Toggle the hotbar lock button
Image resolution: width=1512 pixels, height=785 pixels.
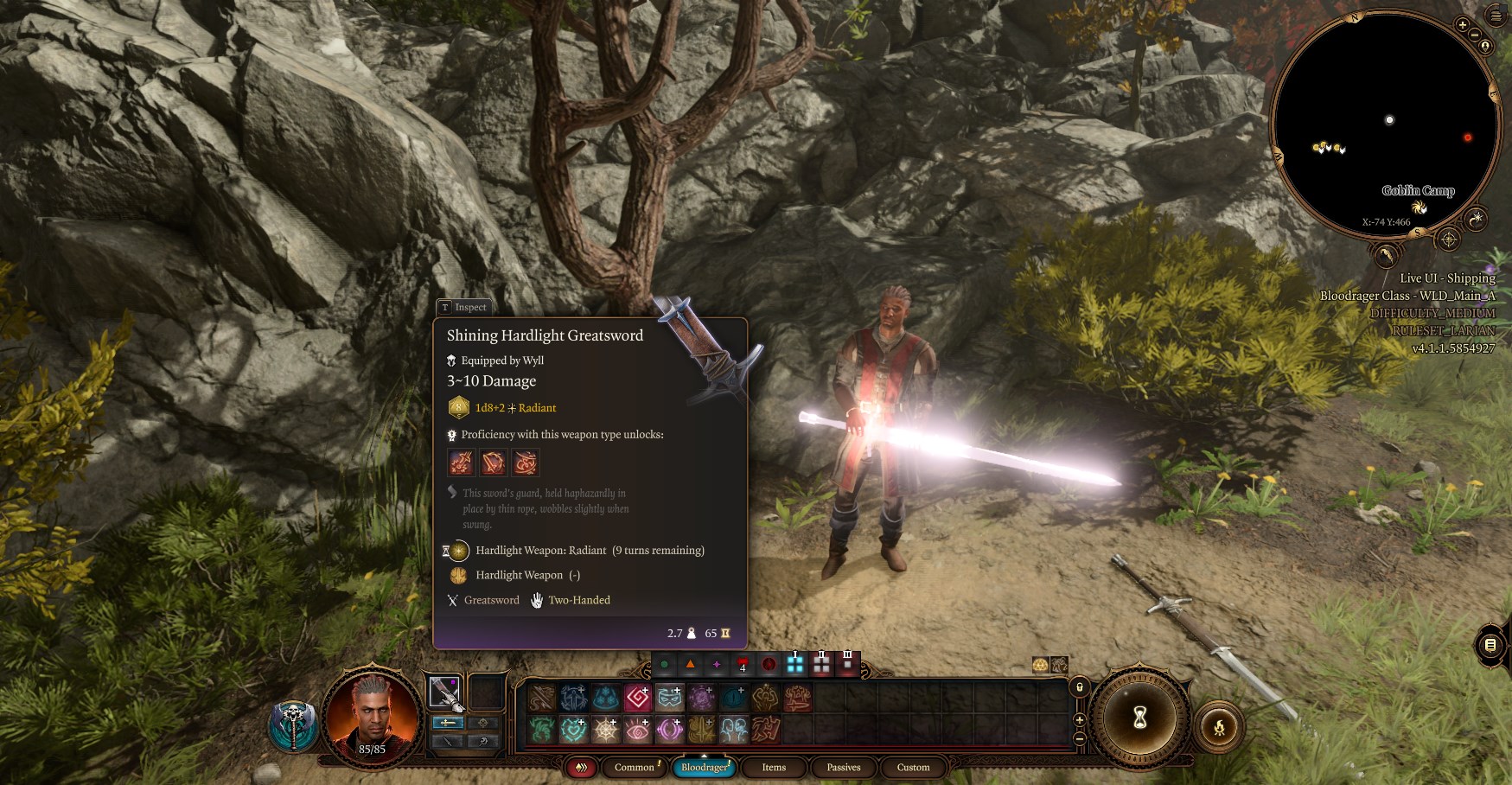1079,687
